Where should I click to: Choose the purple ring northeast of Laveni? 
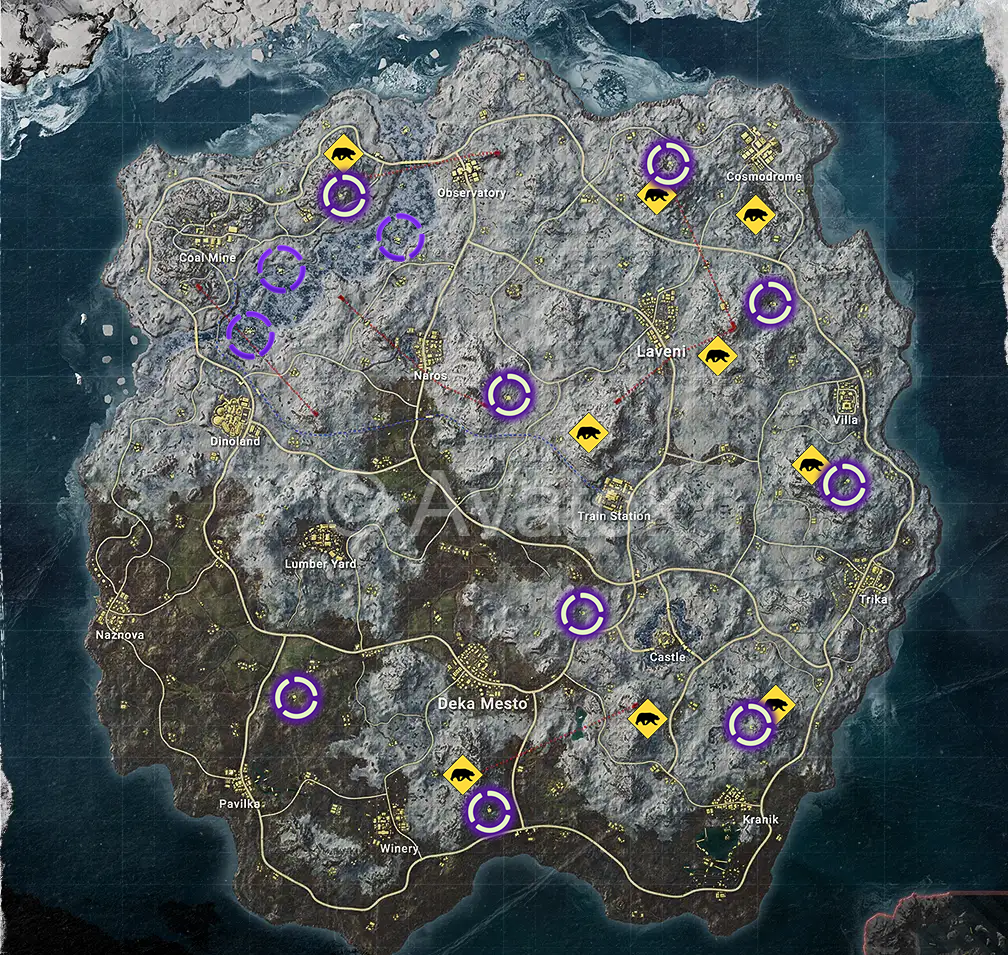(x=770, y=302)
